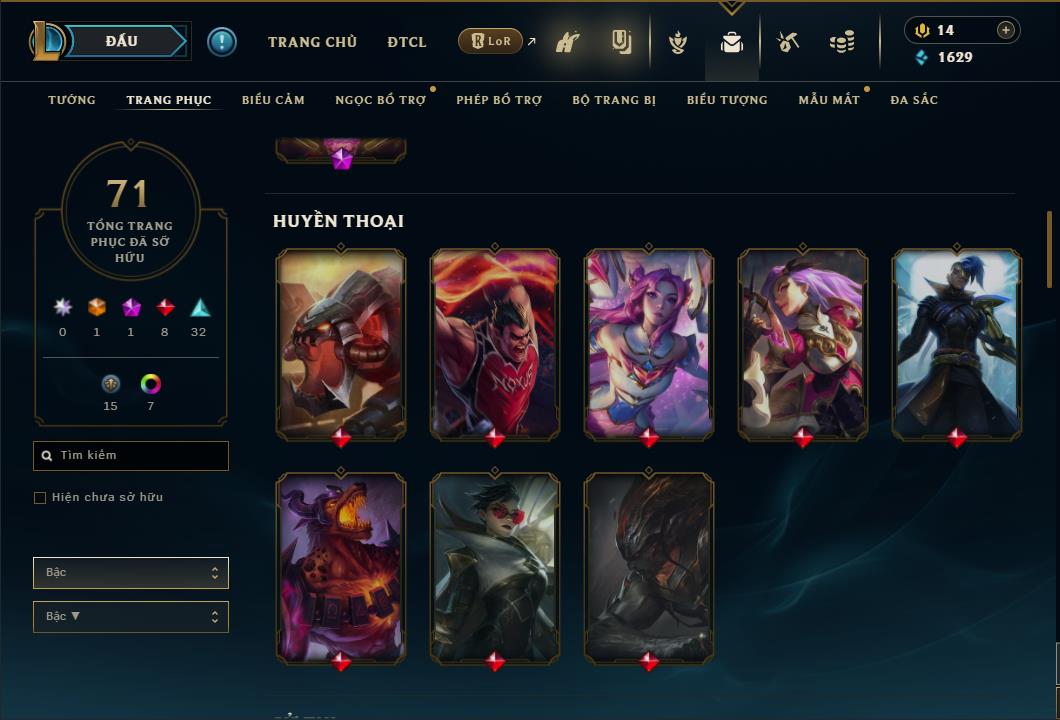Open the backpack collection icon

click(732, 43)
